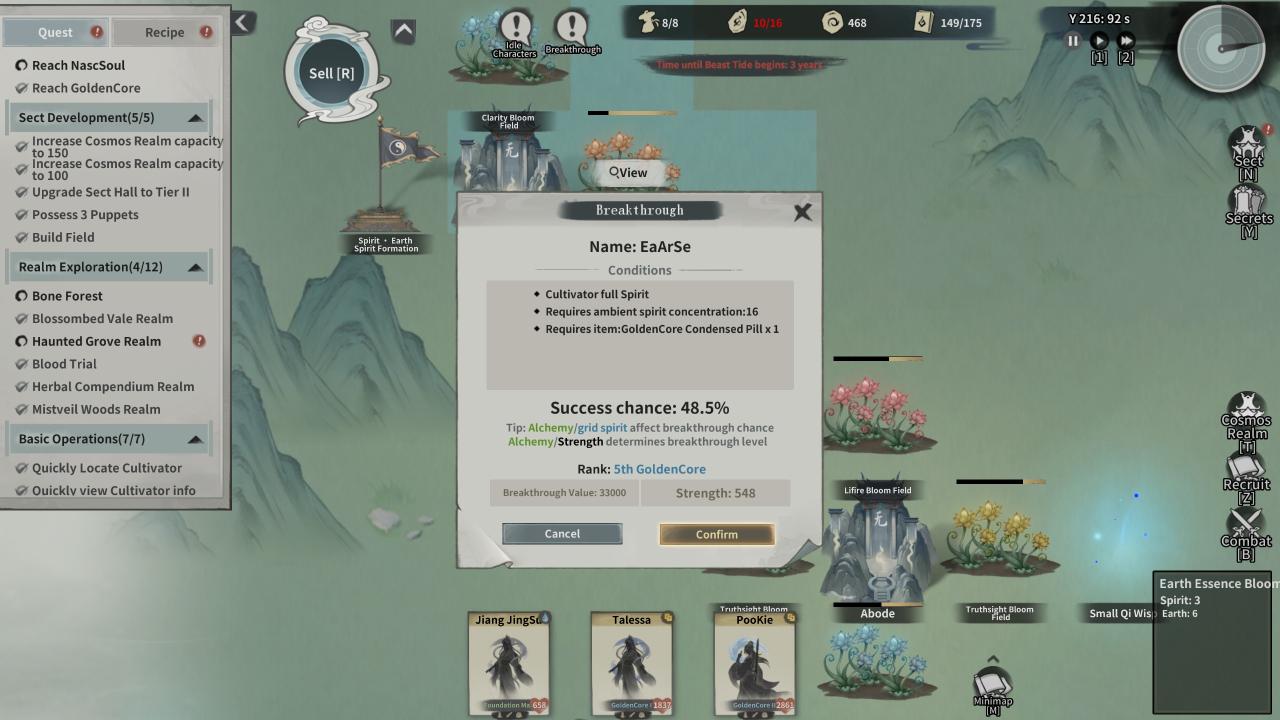
Task: Pause the game time
Action: [x=1072, y=41]
